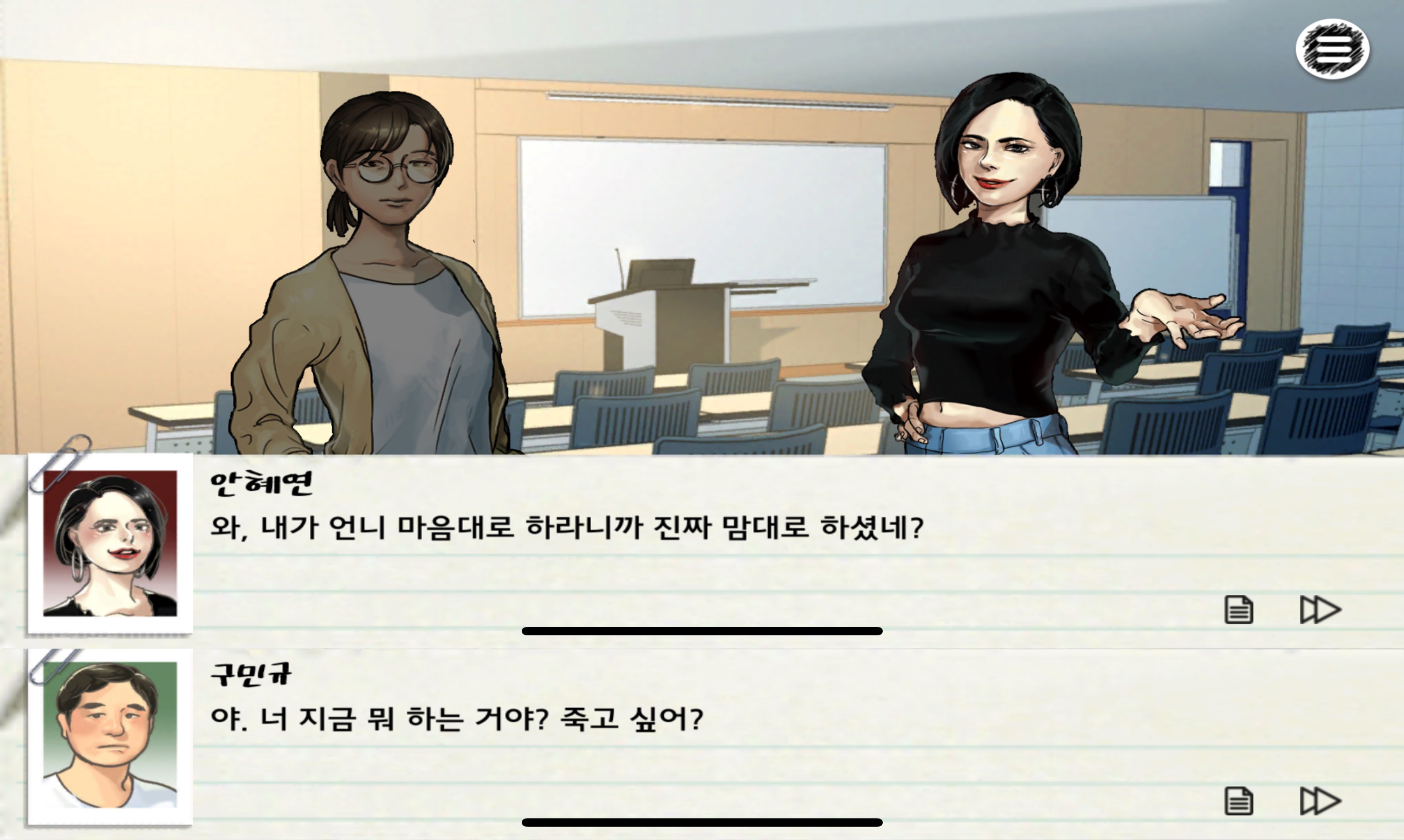Open the log icon in 구민규's dialogue box
The width and height of the screenshot is (1404, 840).
click(x=1238, y=801)
